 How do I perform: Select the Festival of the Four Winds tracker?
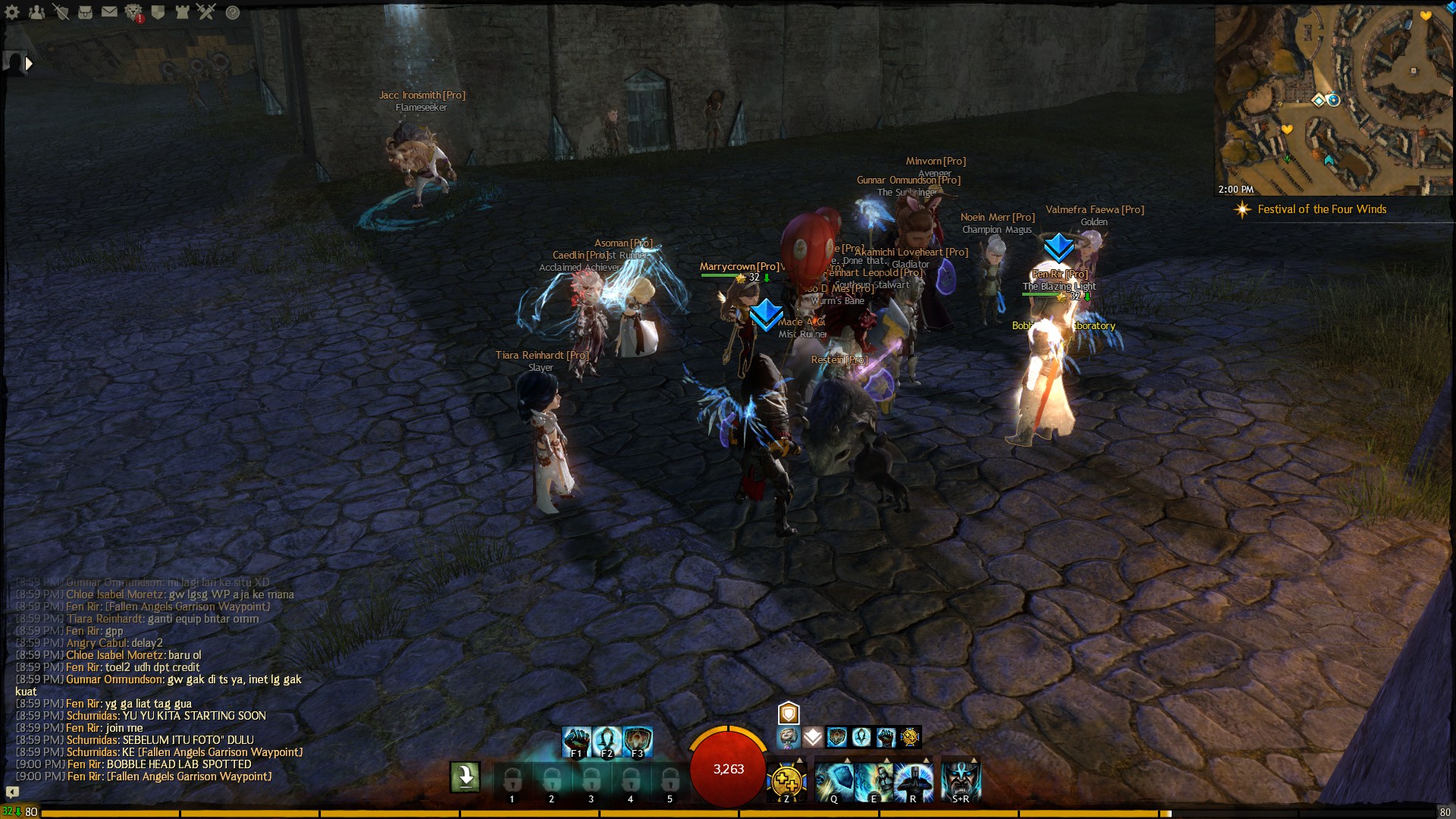[1321, 209]
